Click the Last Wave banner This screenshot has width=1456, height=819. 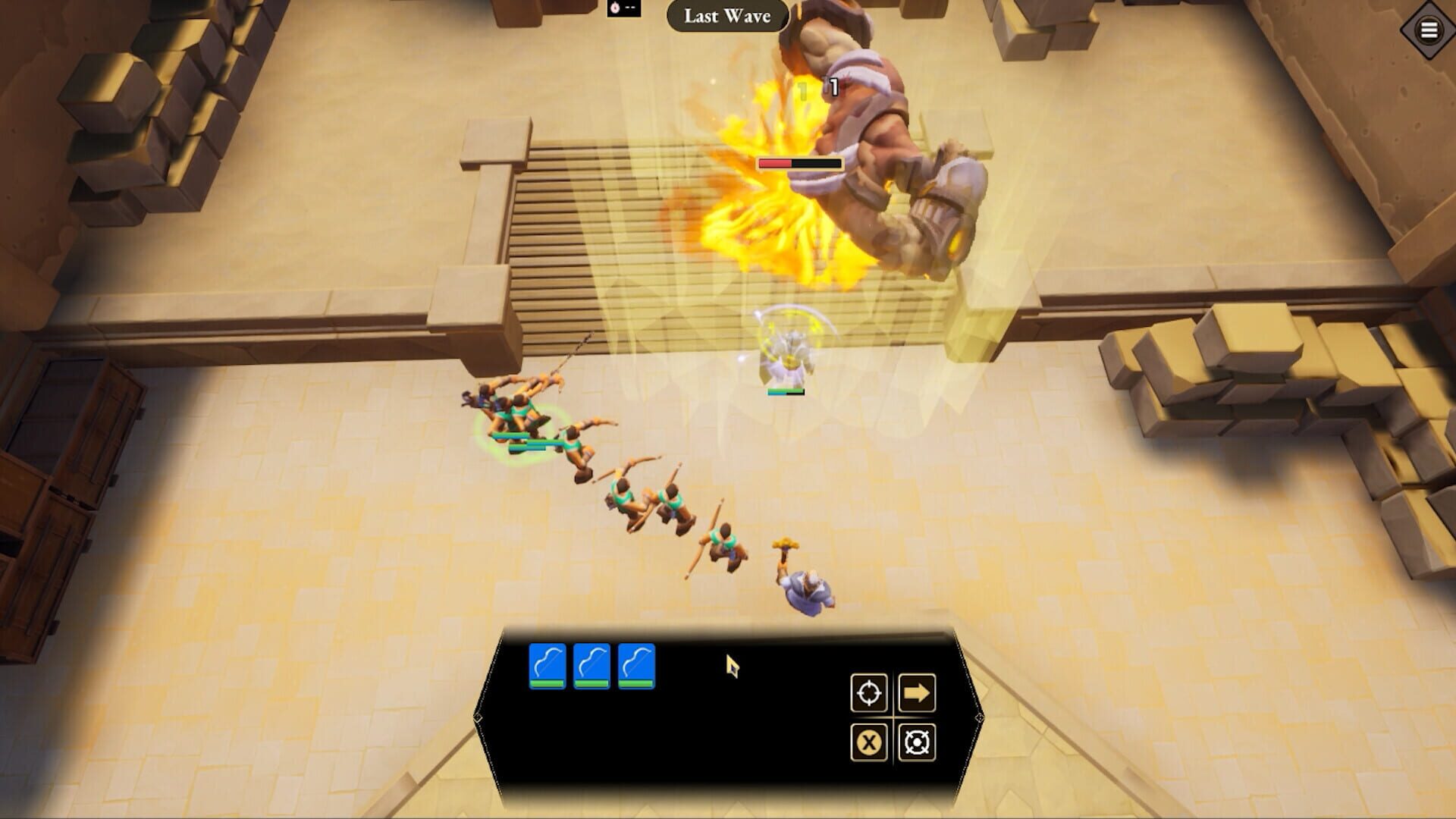pos(726,17)
